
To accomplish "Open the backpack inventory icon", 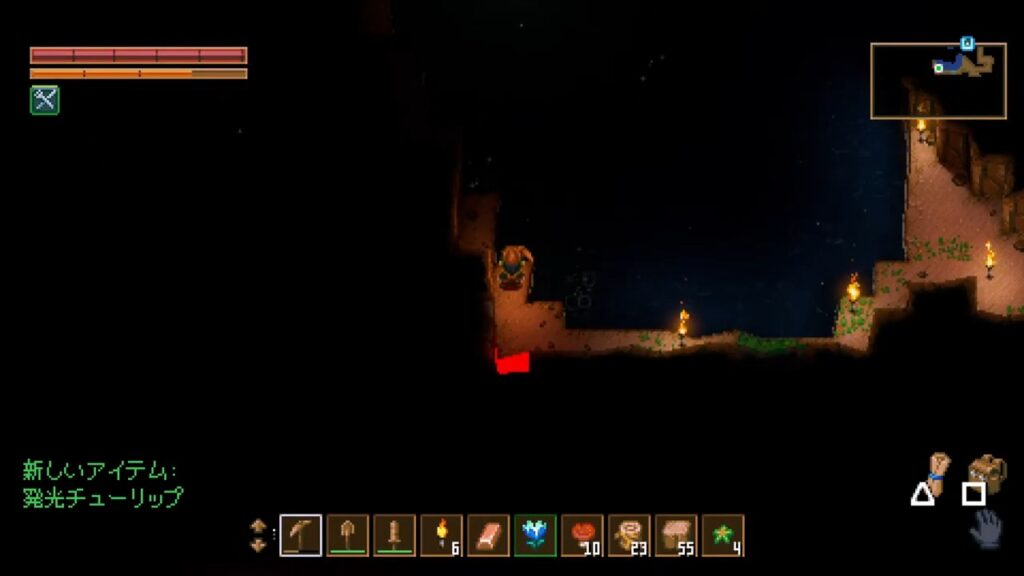I will click(987, 472).
